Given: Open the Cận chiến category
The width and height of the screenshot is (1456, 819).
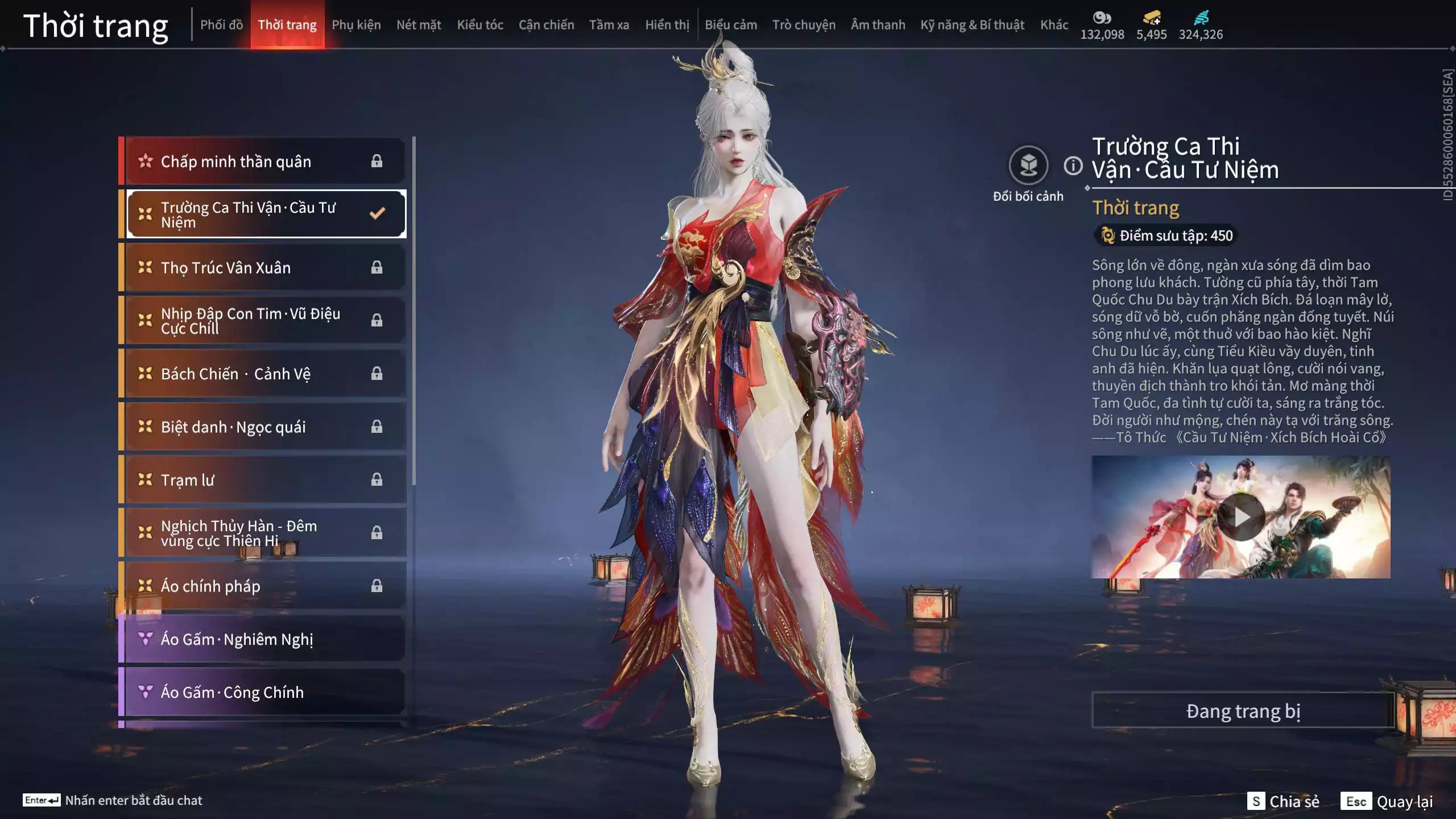Looking at the screenshot, I should click(x=546, y=25).
